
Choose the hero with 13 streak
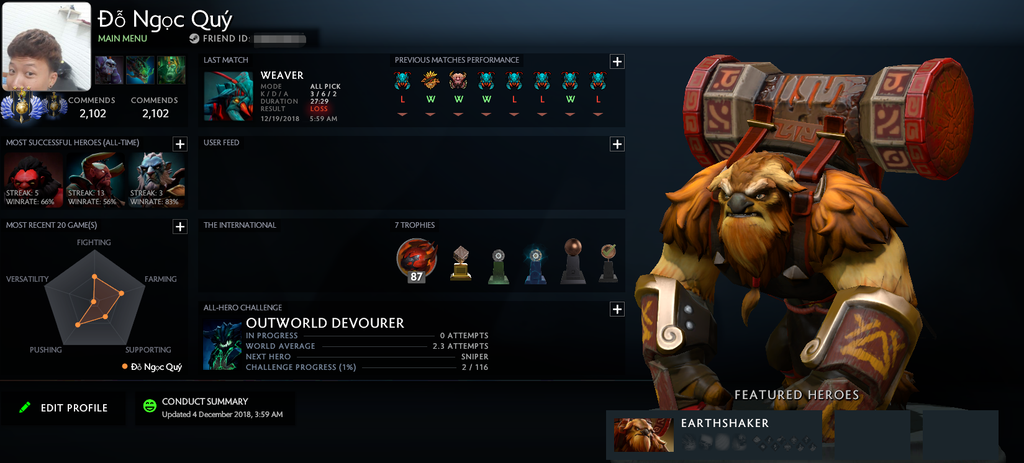click(x=96, y=179)
